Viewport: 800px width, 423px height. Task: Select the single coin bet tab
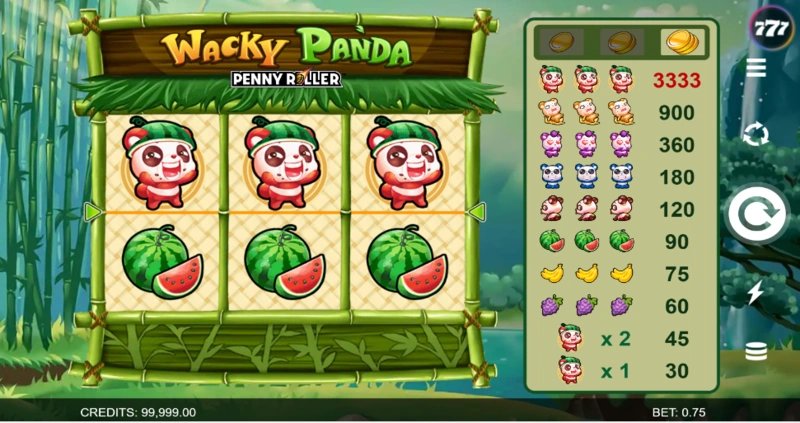pos(559,42)
